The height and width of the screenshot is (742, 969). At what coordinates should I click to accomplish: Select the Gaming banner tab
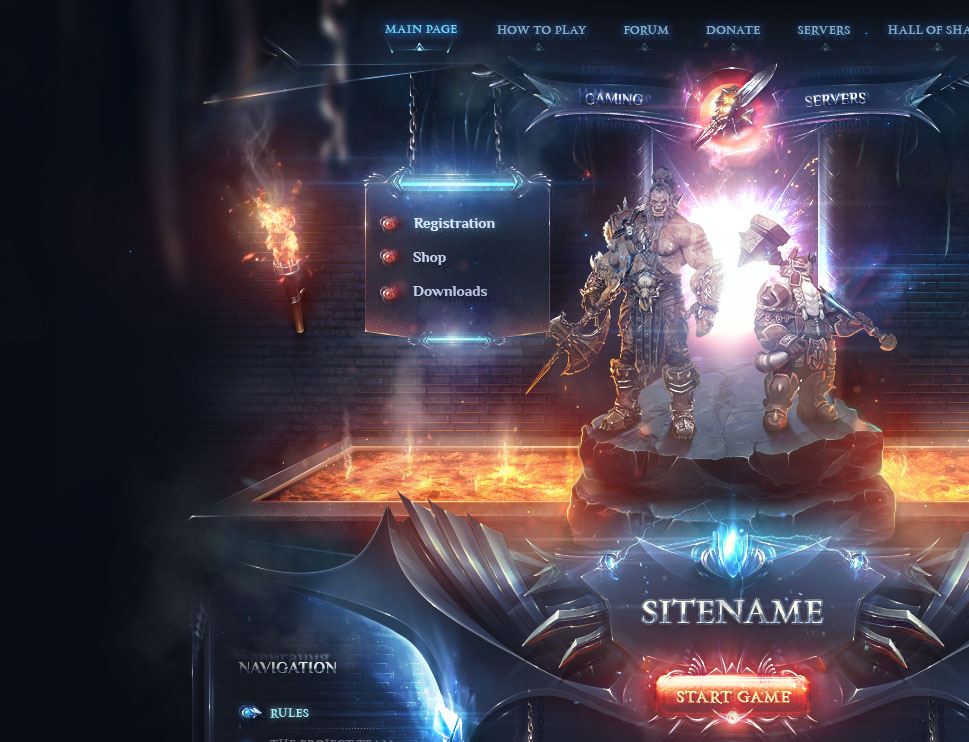614,99
